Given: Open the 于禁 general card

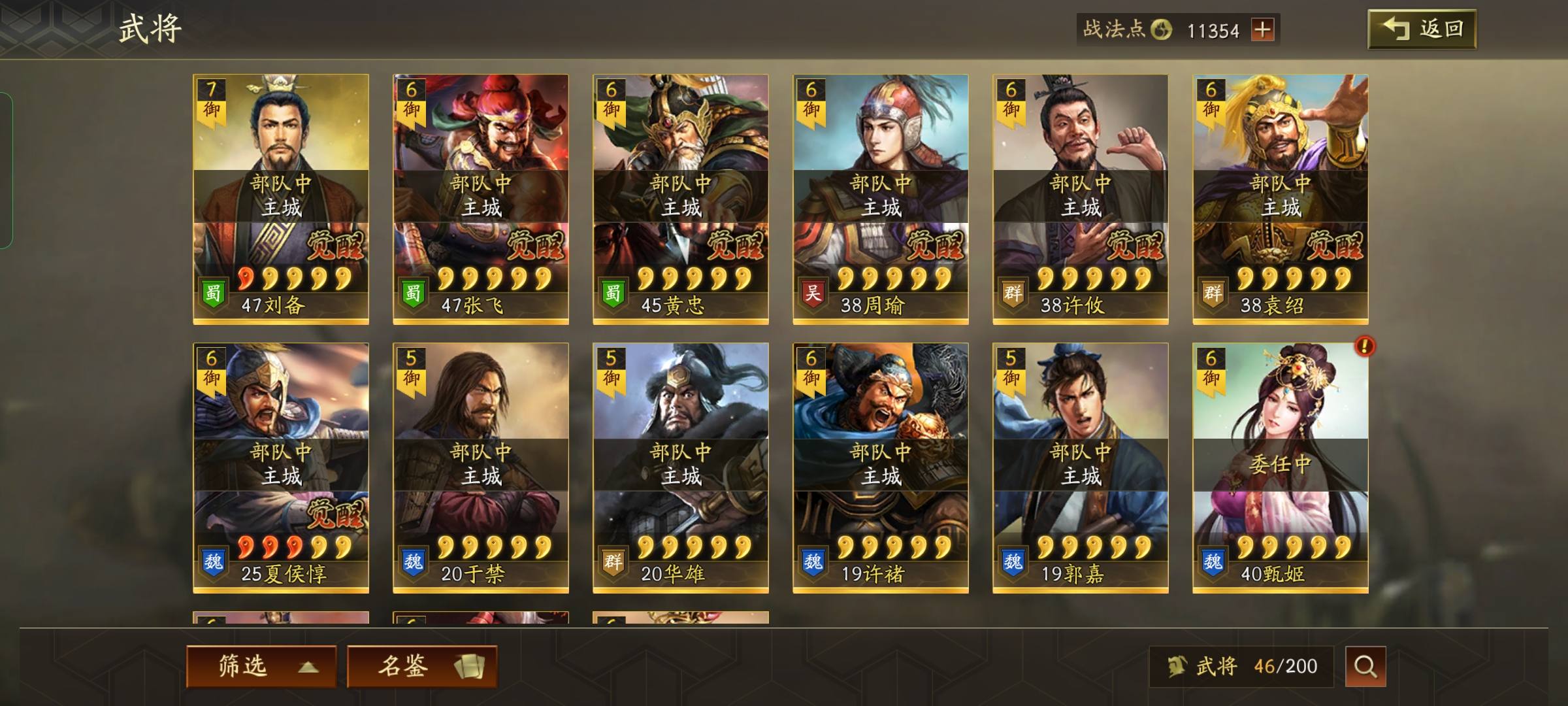Looking at the screenshot, I should (x=481, y=467).
